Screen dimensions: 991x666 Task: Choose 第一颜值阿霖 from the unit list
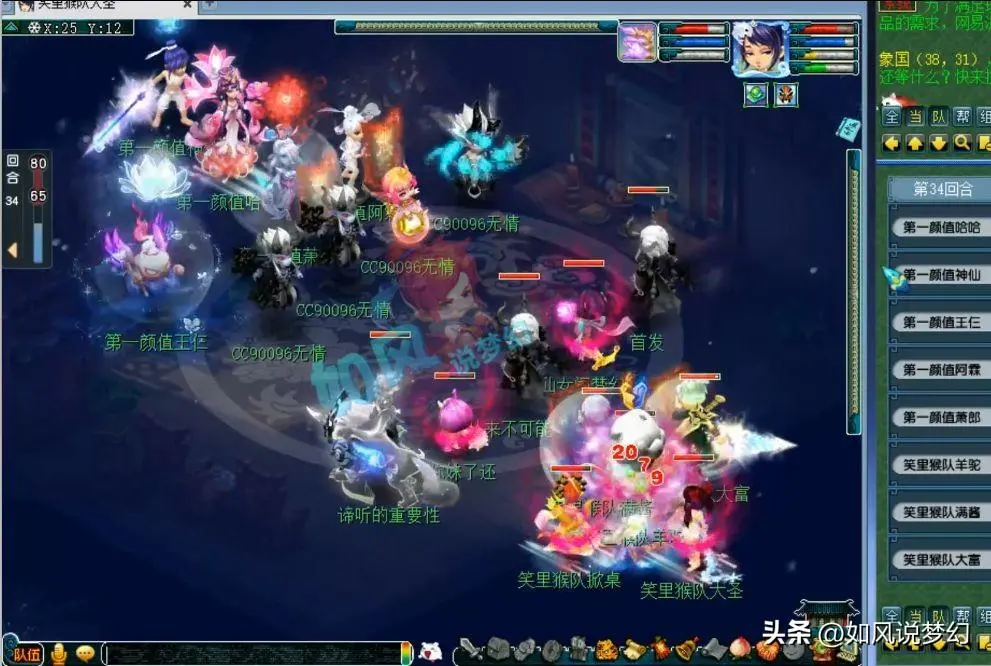941,370
